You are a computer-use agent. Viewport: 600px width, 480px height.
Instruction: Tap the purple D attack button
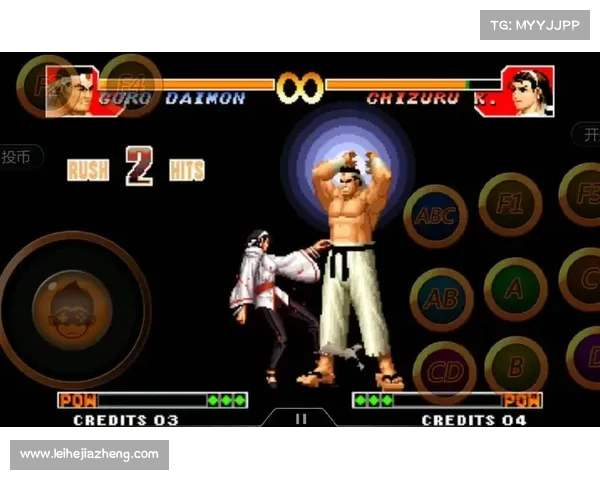coord(586,358)
